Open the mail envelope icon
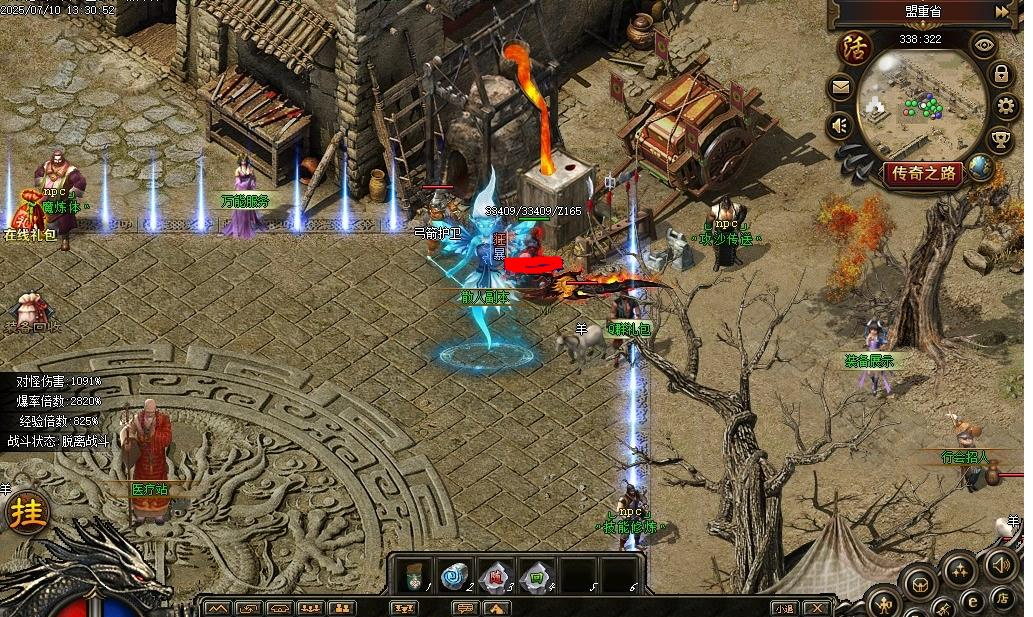Viewport: 1033px width, 617px height. (x=840, y=88)
